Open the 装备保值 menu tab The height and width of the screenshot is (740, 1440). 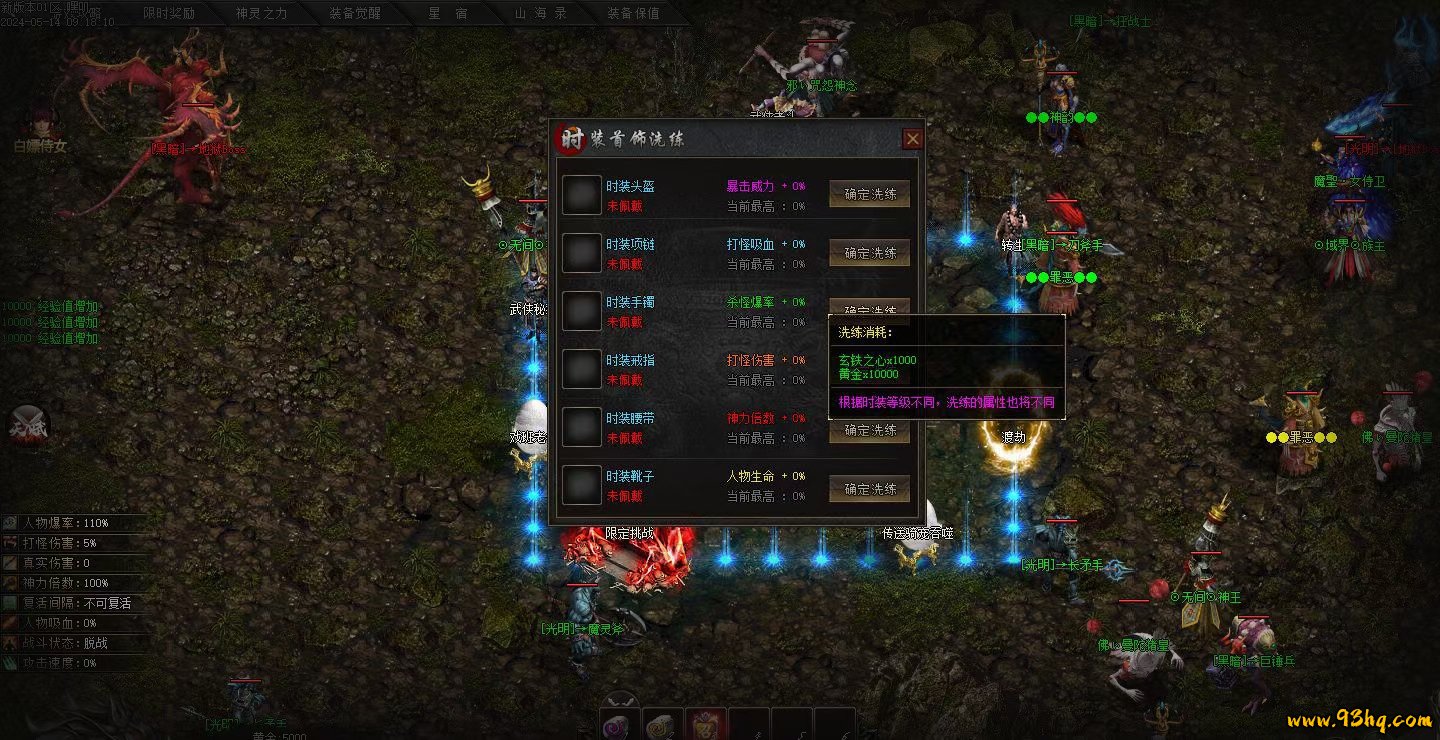633,13
